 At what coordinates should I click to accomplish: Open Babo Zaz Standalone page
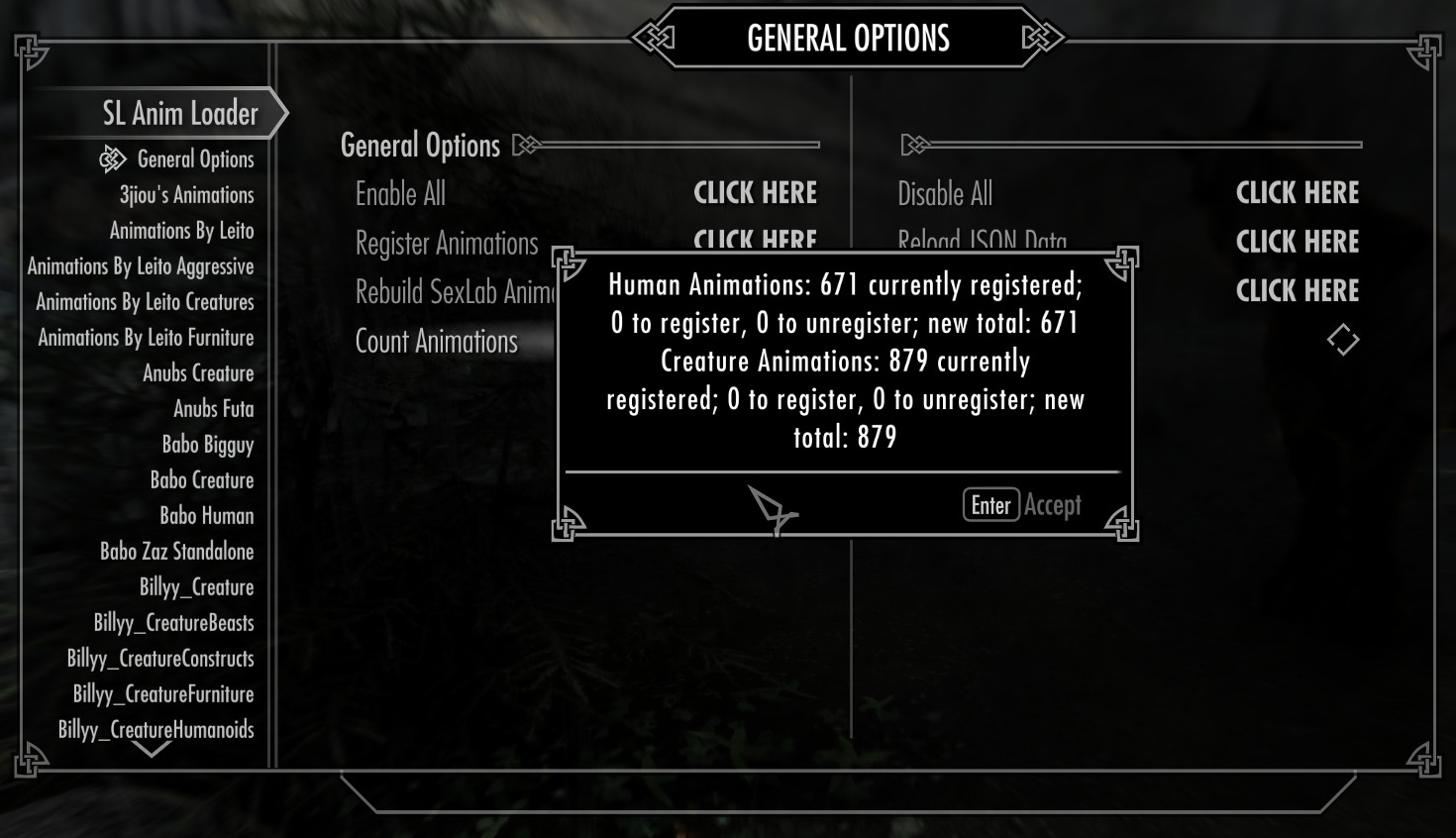coord(176,552)
